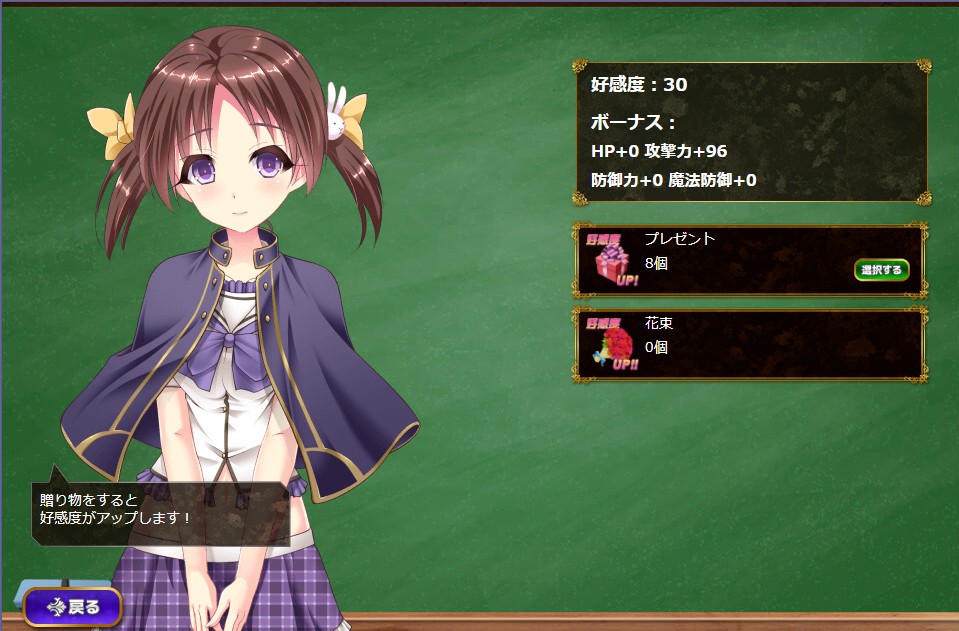Select the プレゼント gift box icon
959x631 pixels.
pyautogui.click(x=609, y=262)
